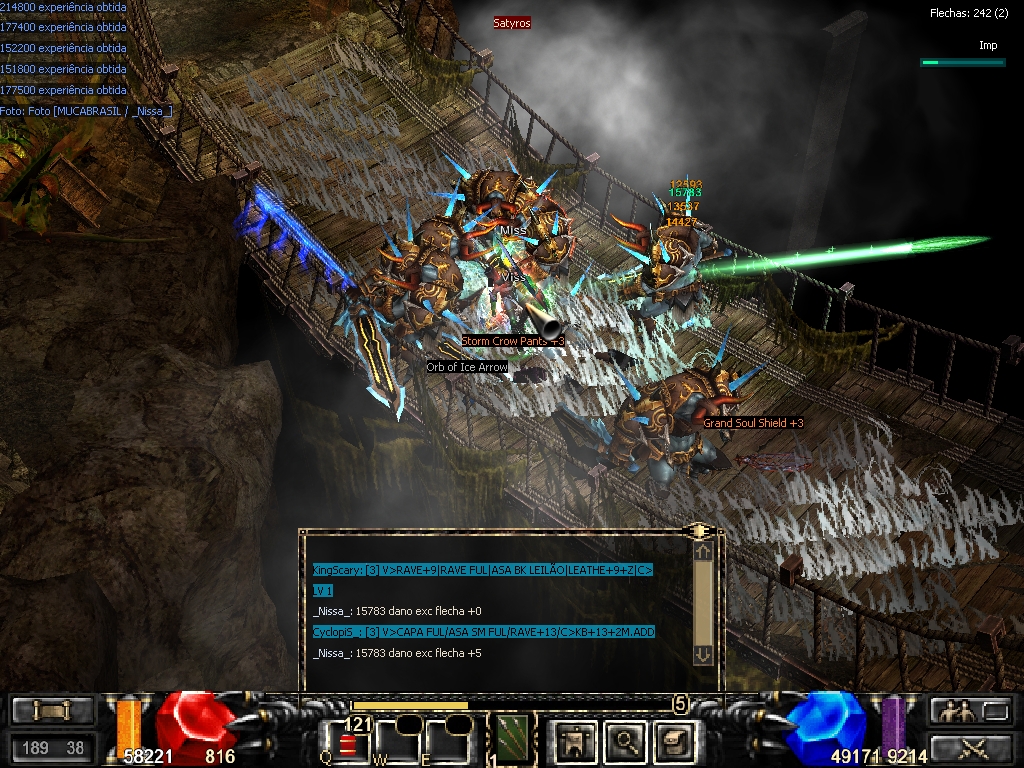
Task: Click the magnifying glass button
Action: 626,741
